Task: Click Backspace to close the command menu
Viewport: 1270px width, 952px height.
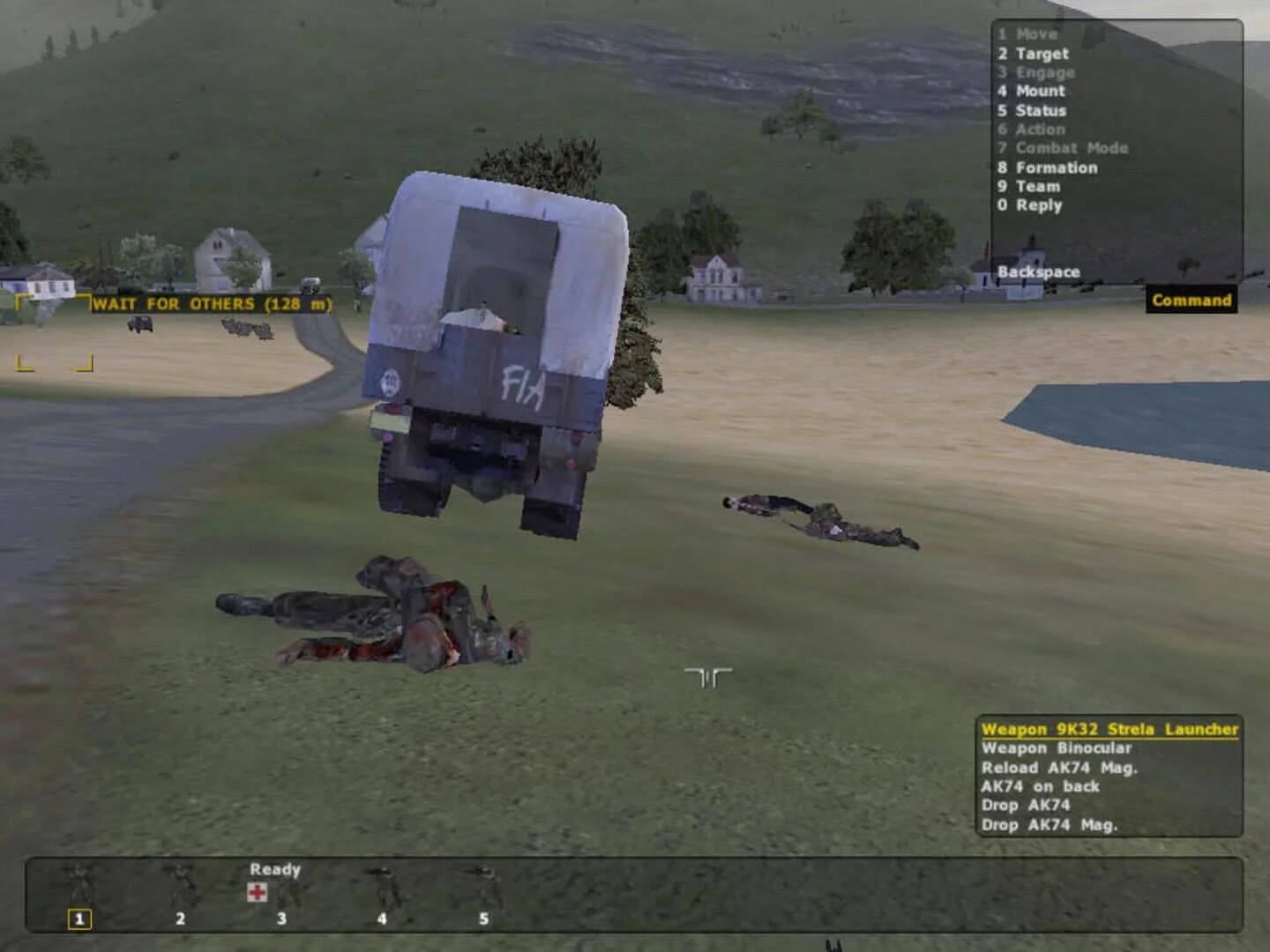Action: 1039,272
